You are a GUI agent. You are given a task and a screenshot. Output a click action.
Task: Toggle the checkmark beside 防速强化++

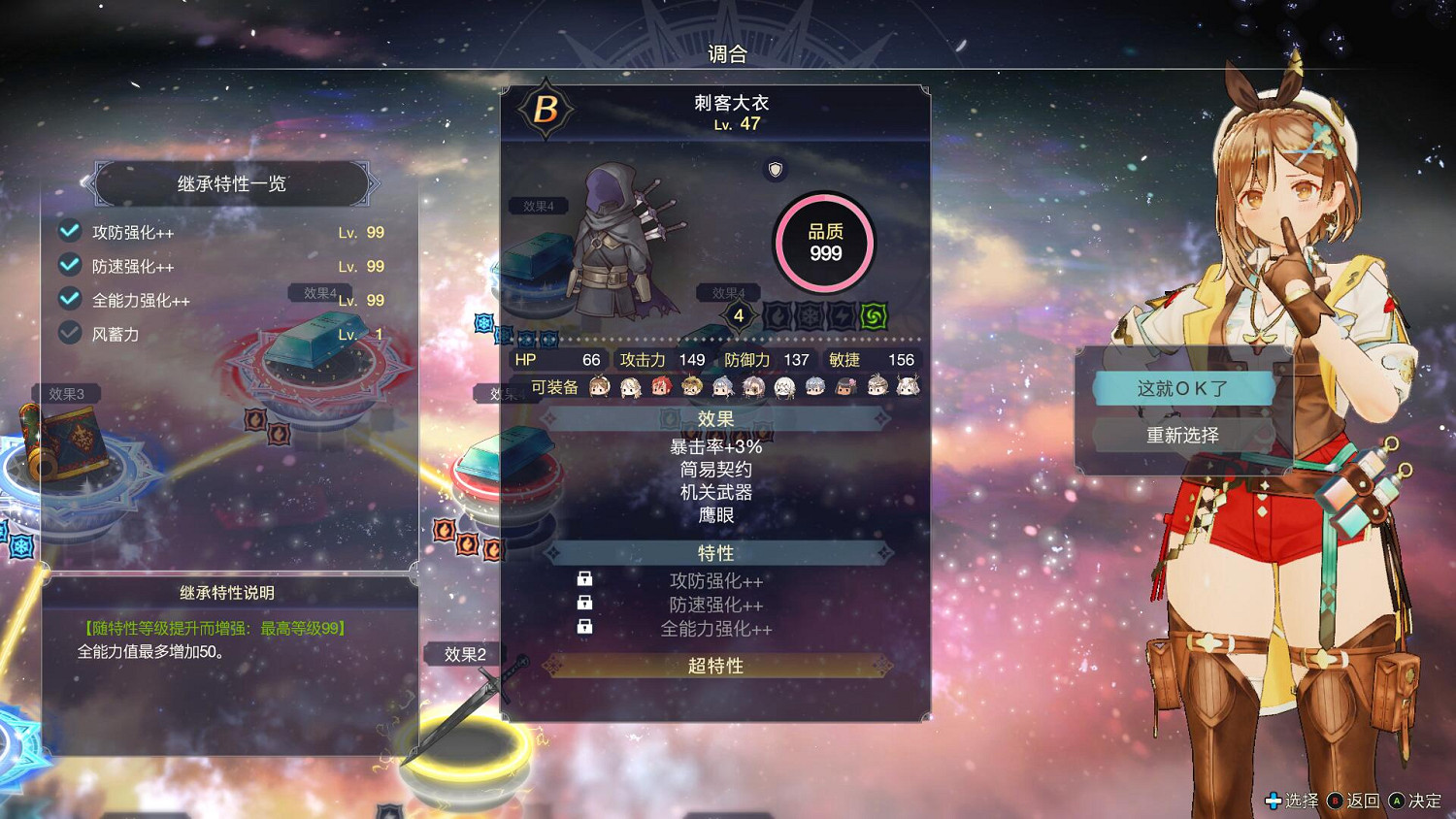click(x=69, y=265)
